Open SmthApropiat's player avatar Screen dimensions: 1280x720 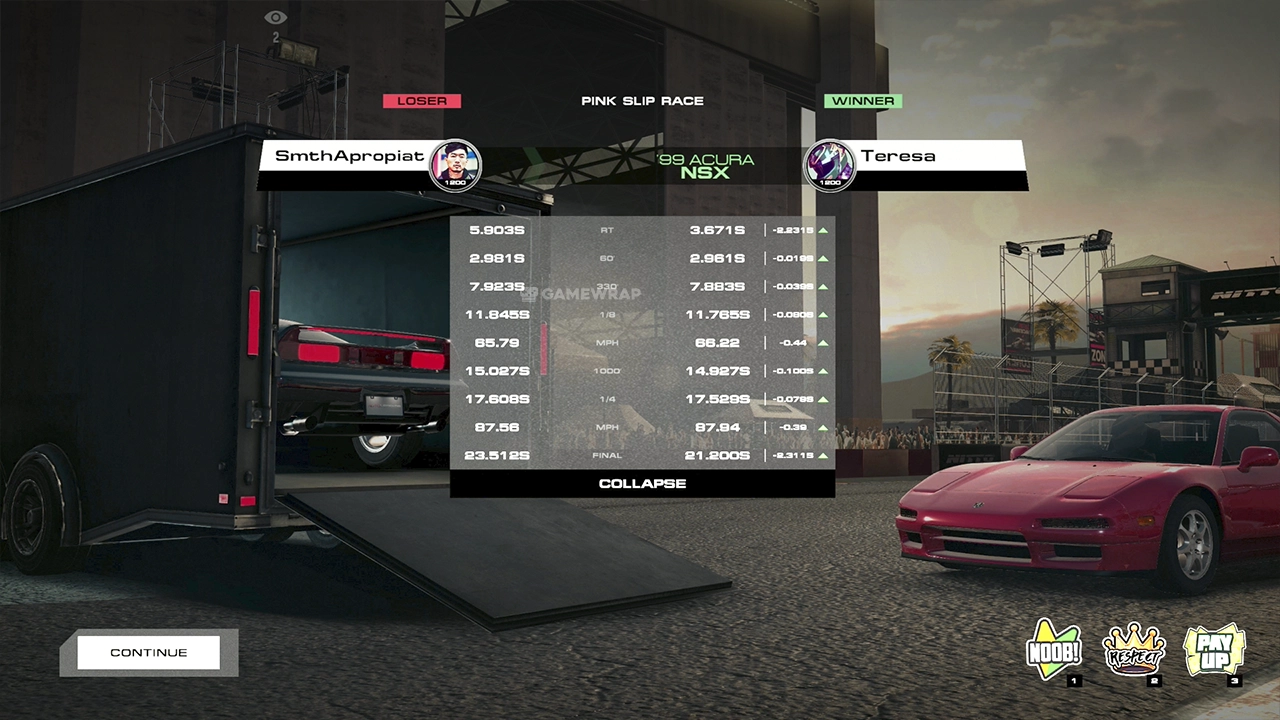455,165
